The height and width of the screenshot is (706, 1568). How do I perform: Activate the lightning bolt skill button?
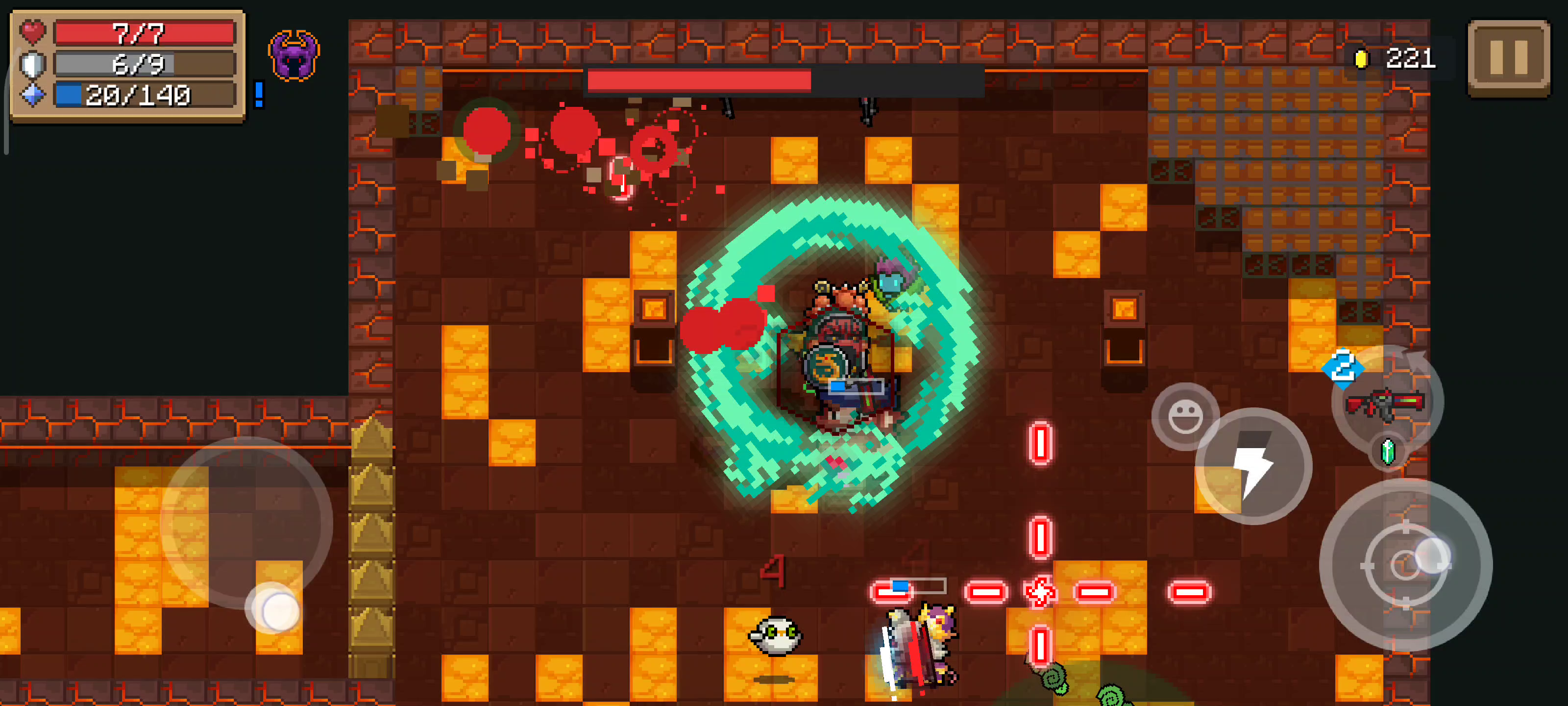pyautogui.click(x=1253, y=467)
